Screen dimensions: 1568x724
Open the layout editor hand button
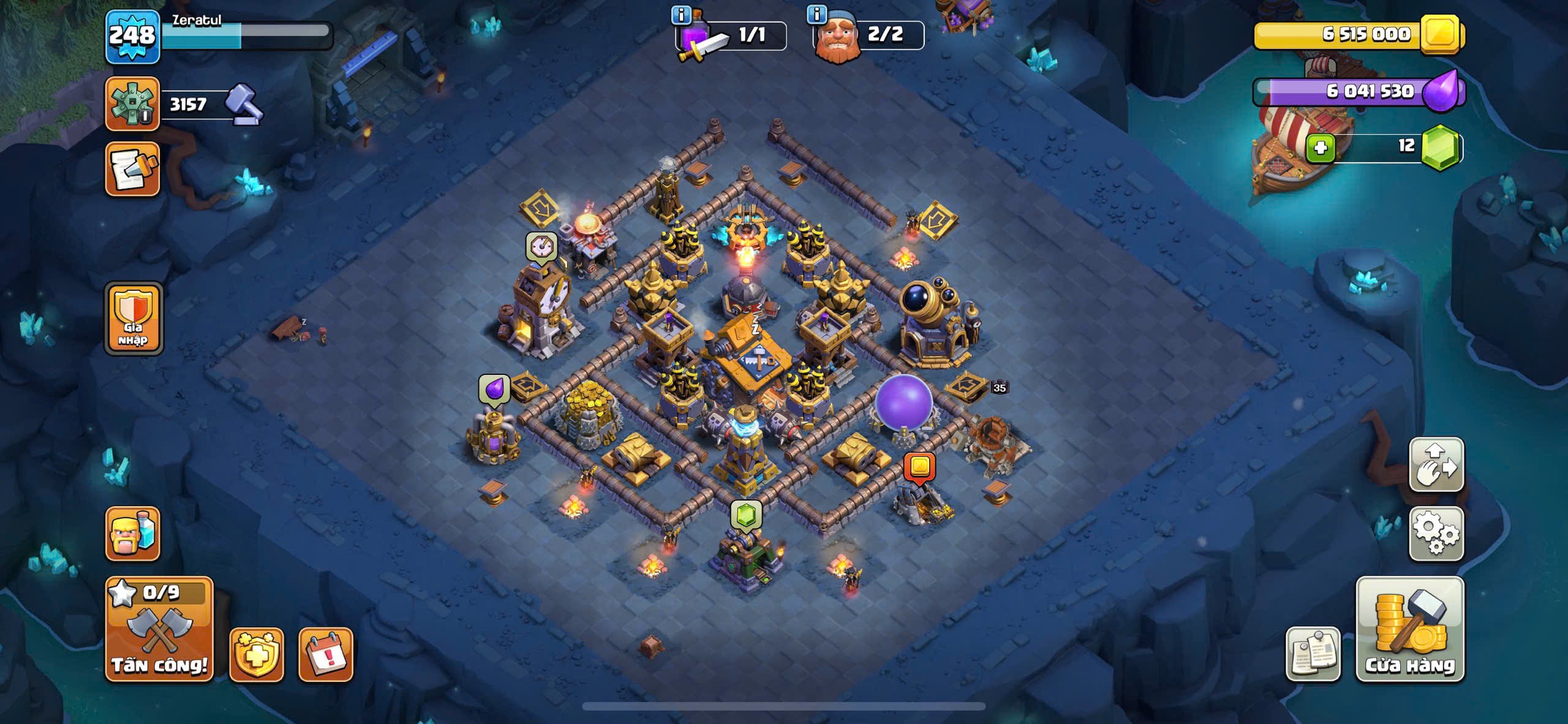tap(1436, 465)
